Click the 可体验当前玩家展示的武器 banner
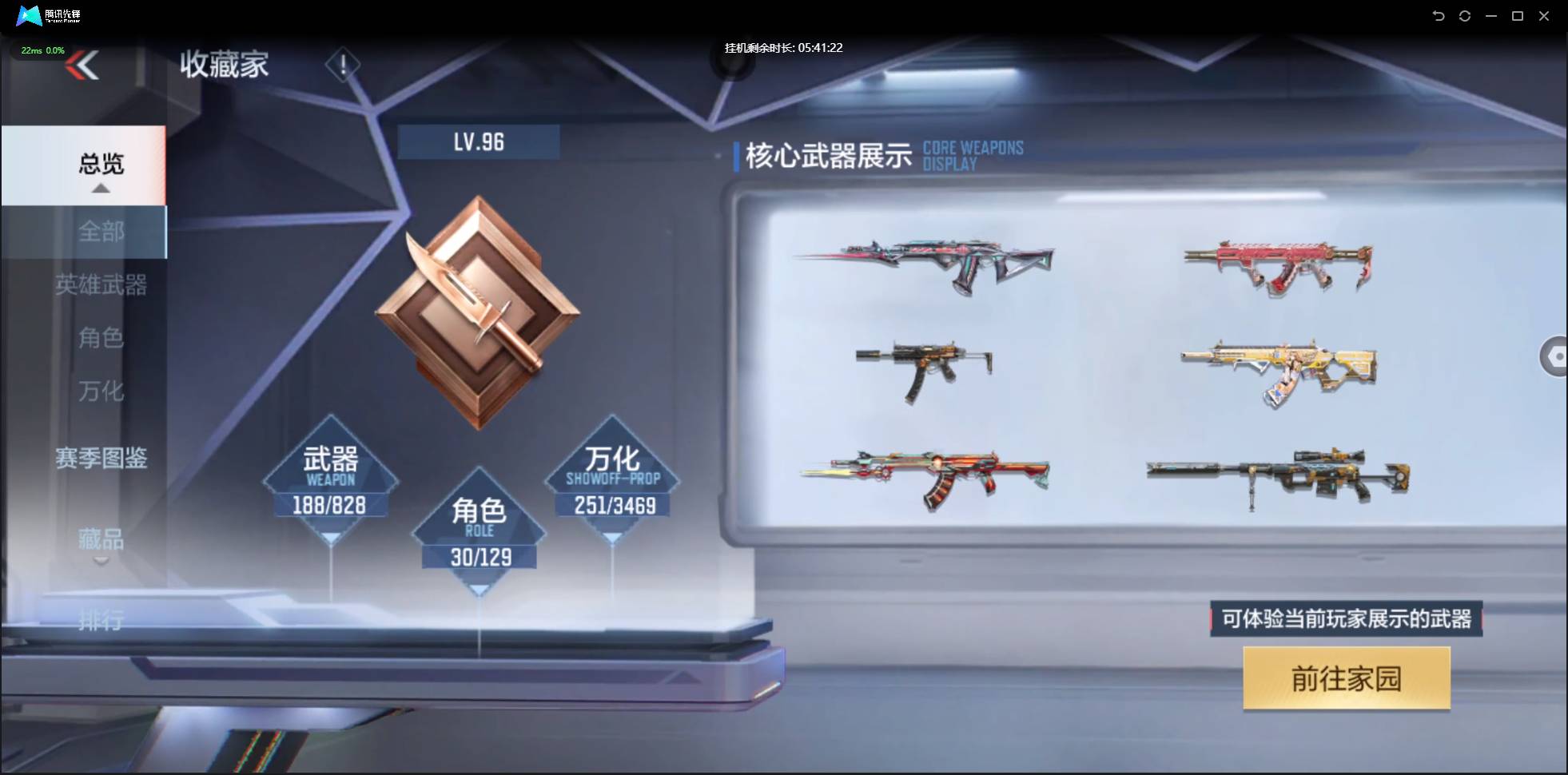The height and width of the screenshot is (775, 1568). point(1345,618)
